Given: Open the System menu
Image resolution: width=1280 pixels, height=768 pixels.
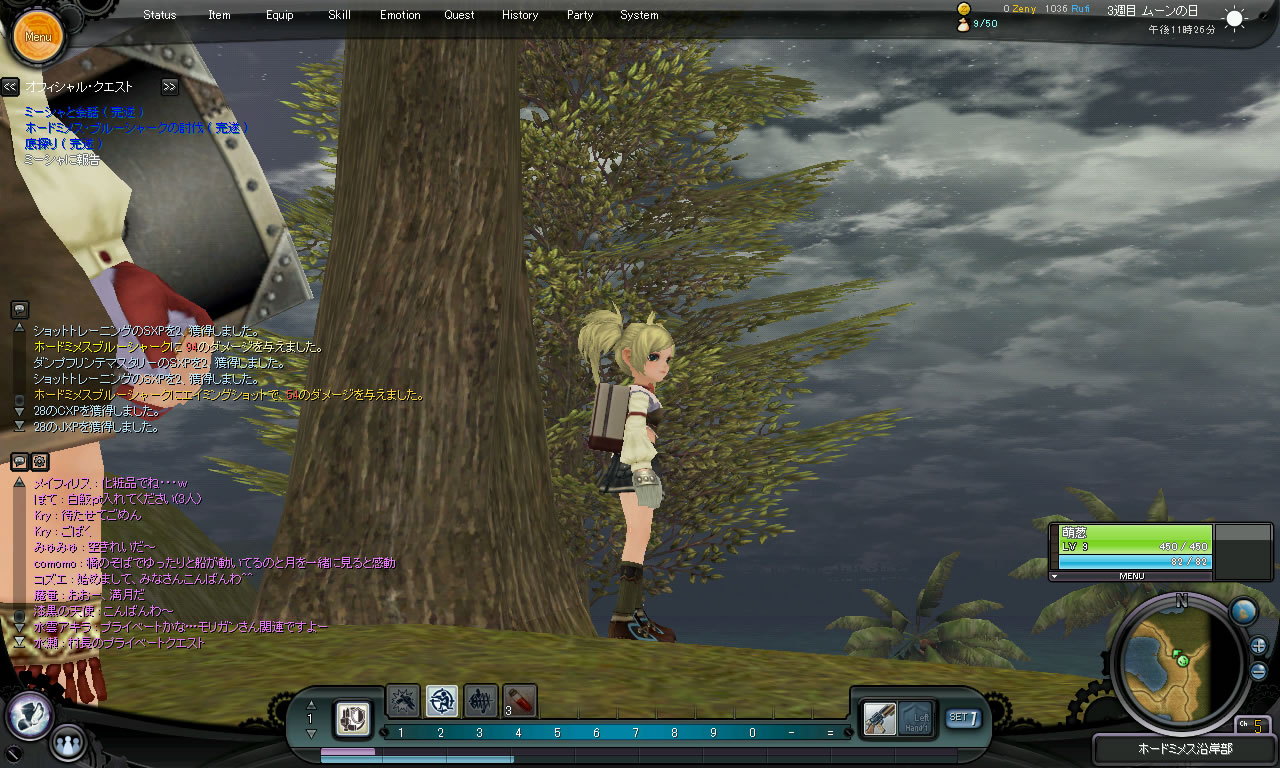Looking at the screenshot, I should tap(639, 15).
